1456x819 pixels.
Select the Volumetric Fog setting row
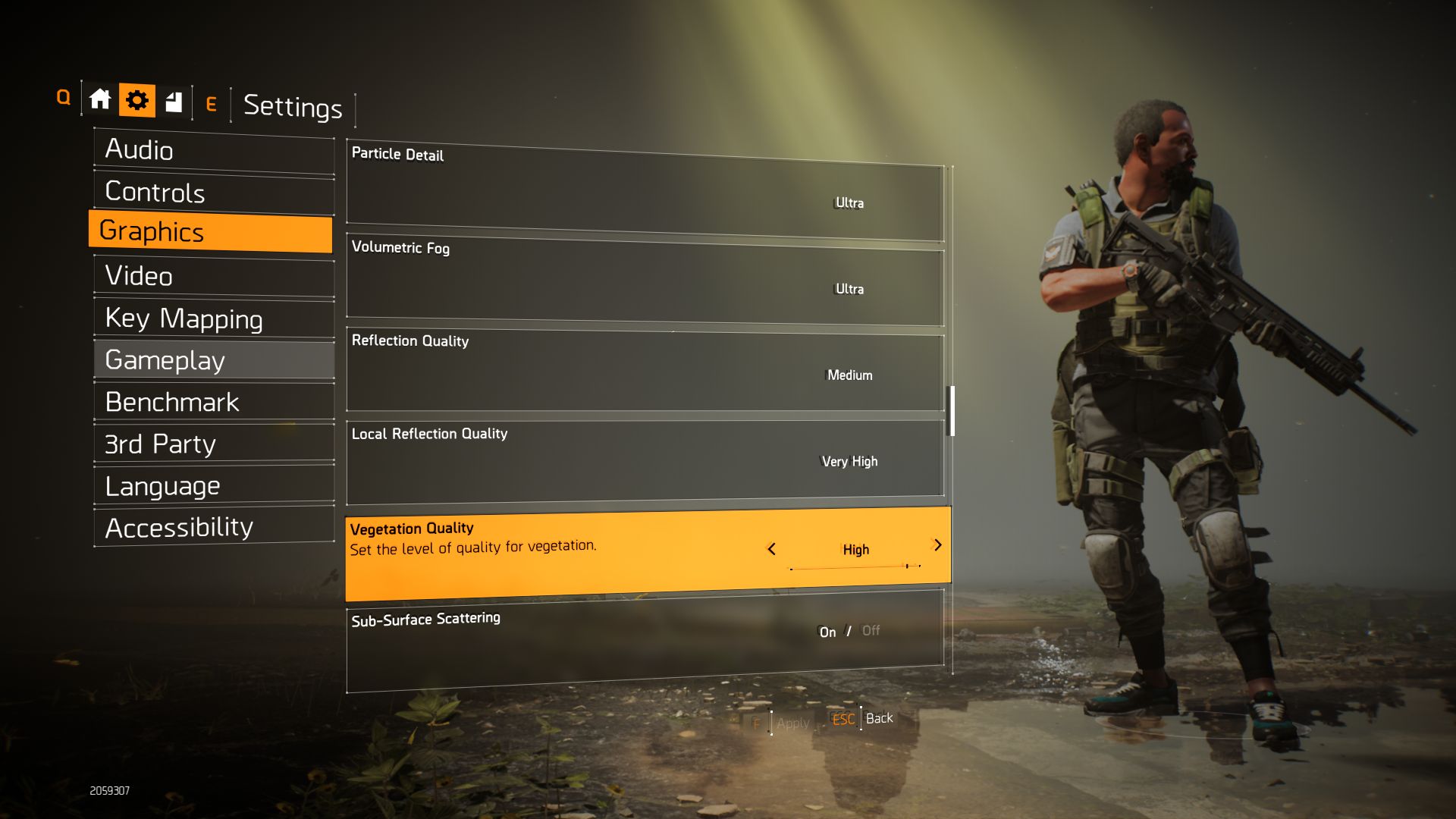point(645,282)
